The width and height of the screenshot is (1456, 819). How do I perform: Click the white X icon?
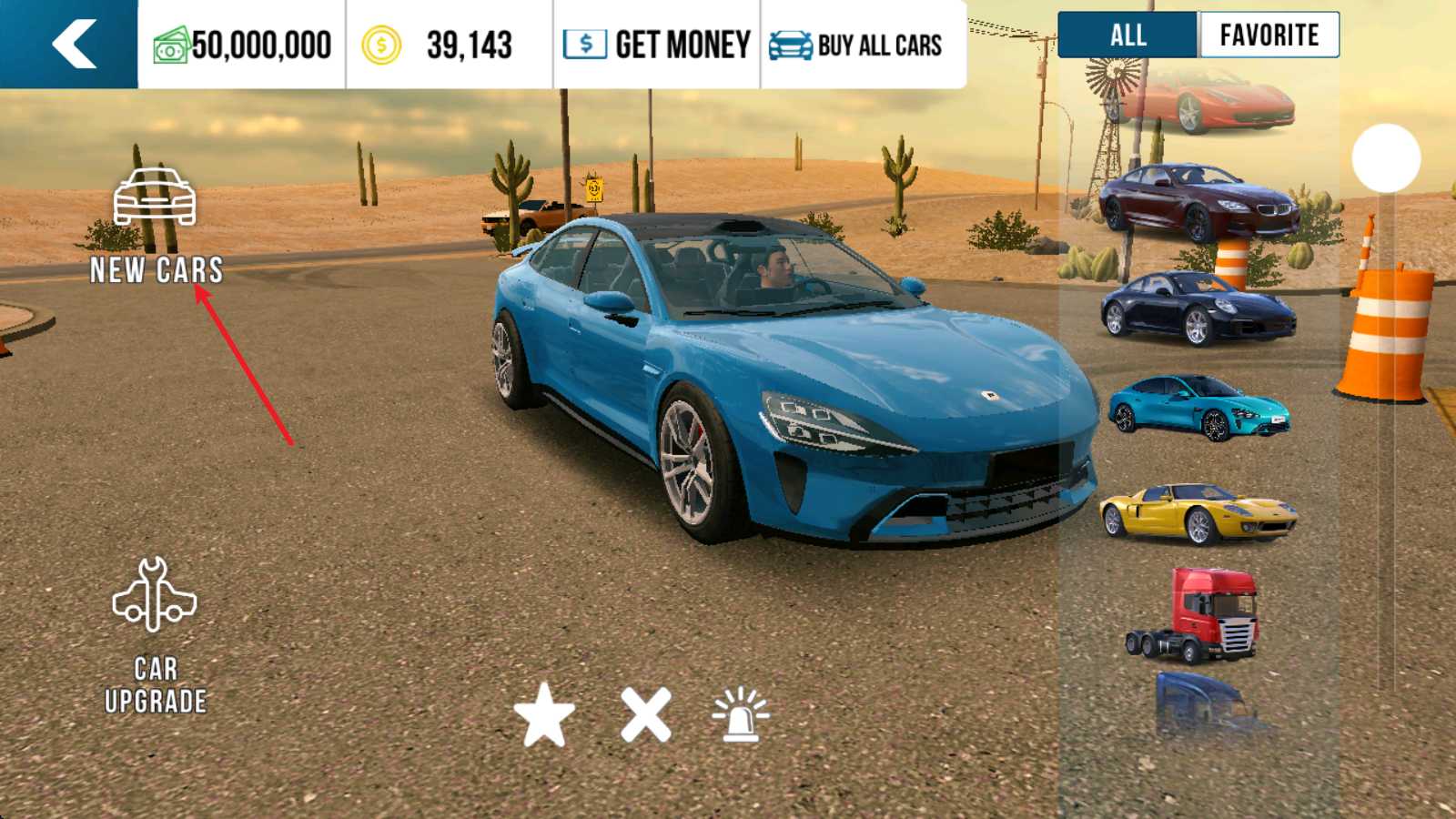[x=645, y=714]
